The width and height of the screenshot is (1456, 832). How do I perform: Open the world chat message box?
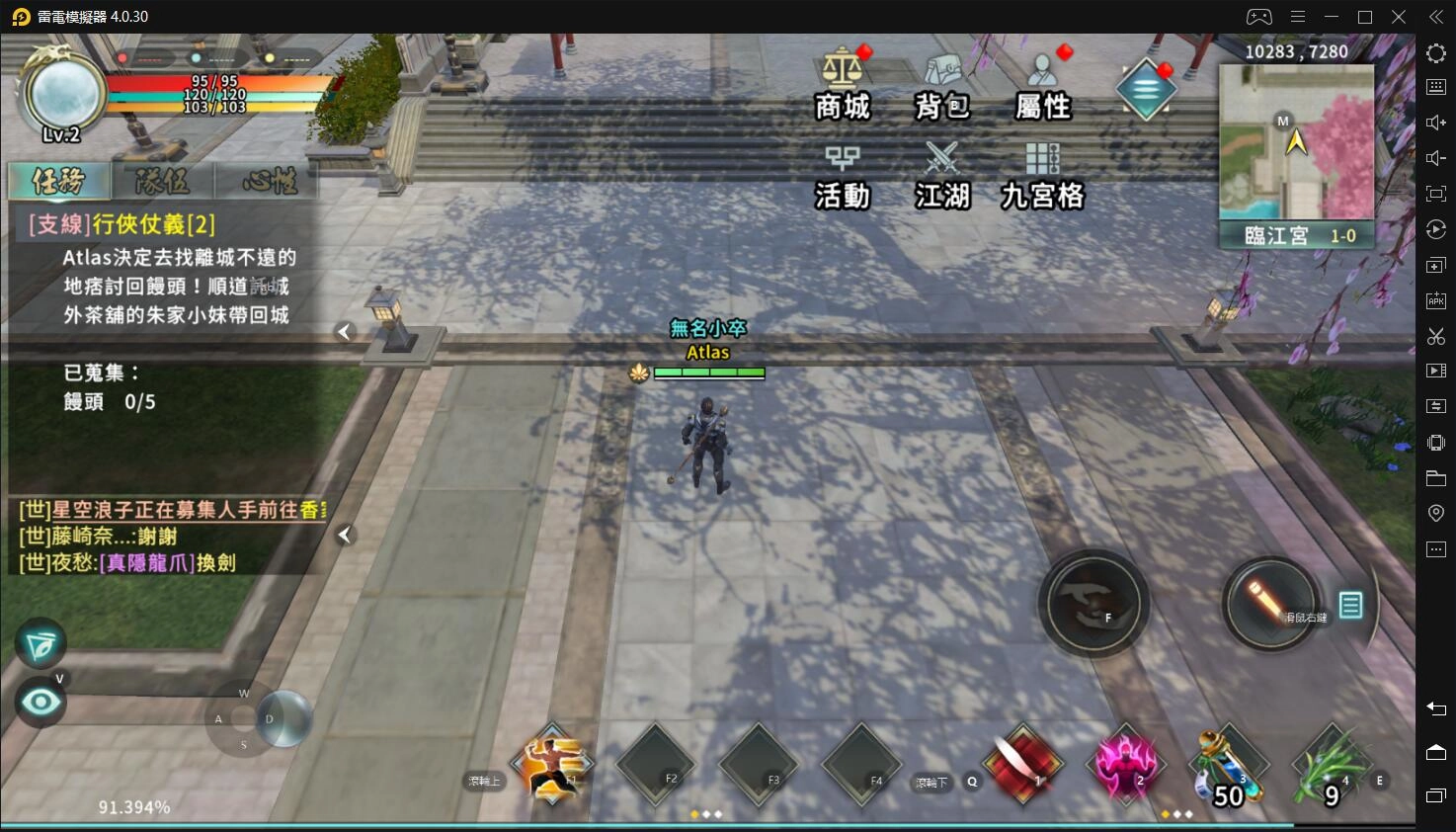click(x=168, y=537)
